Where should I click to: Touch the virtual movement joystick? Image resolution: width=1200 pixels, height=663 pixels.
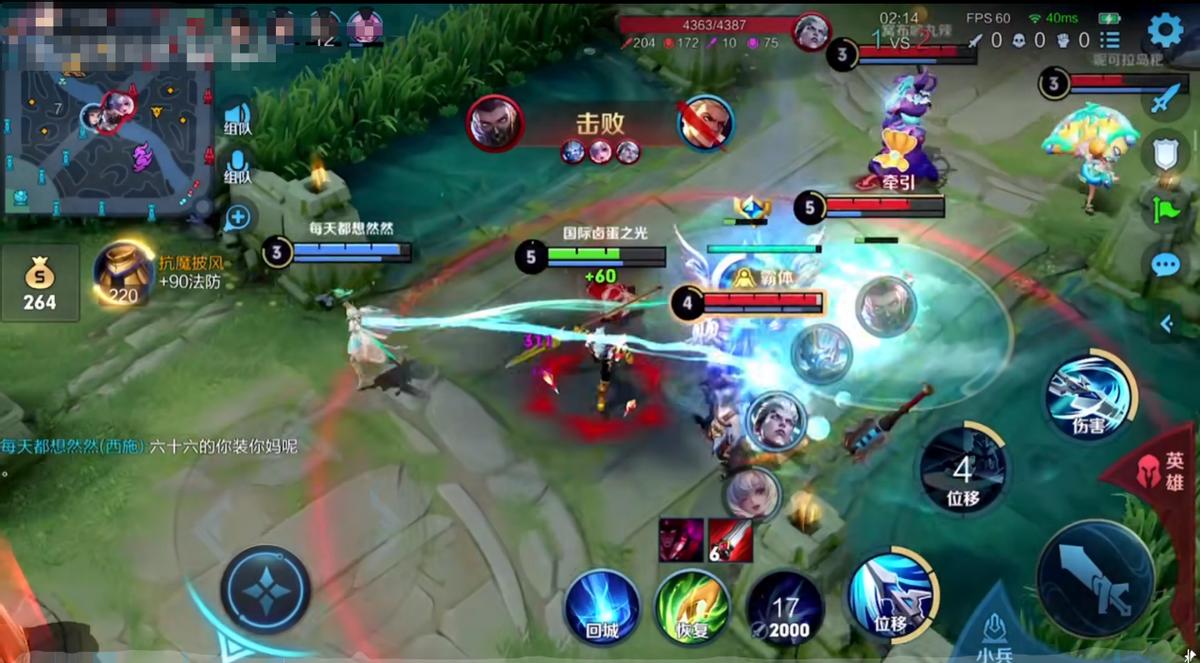265,589
